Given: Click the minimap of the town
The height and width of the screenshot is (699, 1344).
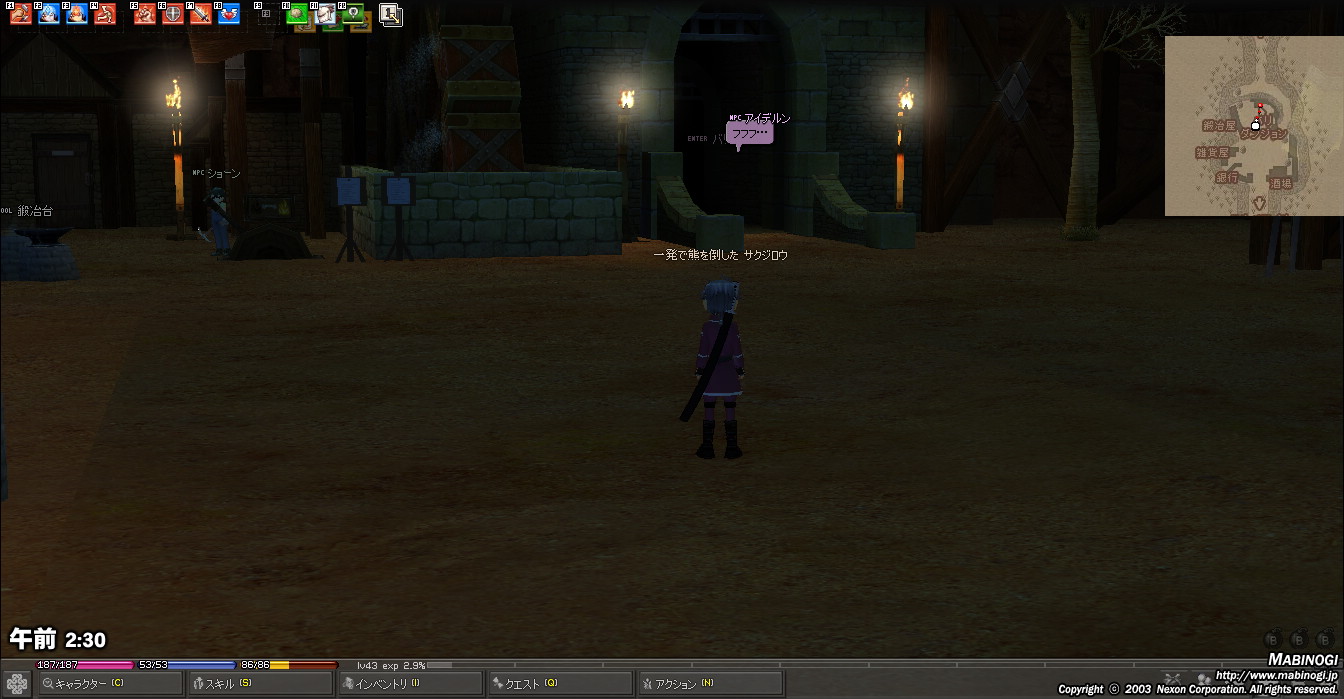Looking at the screenshot, I should pos(1253,126).
